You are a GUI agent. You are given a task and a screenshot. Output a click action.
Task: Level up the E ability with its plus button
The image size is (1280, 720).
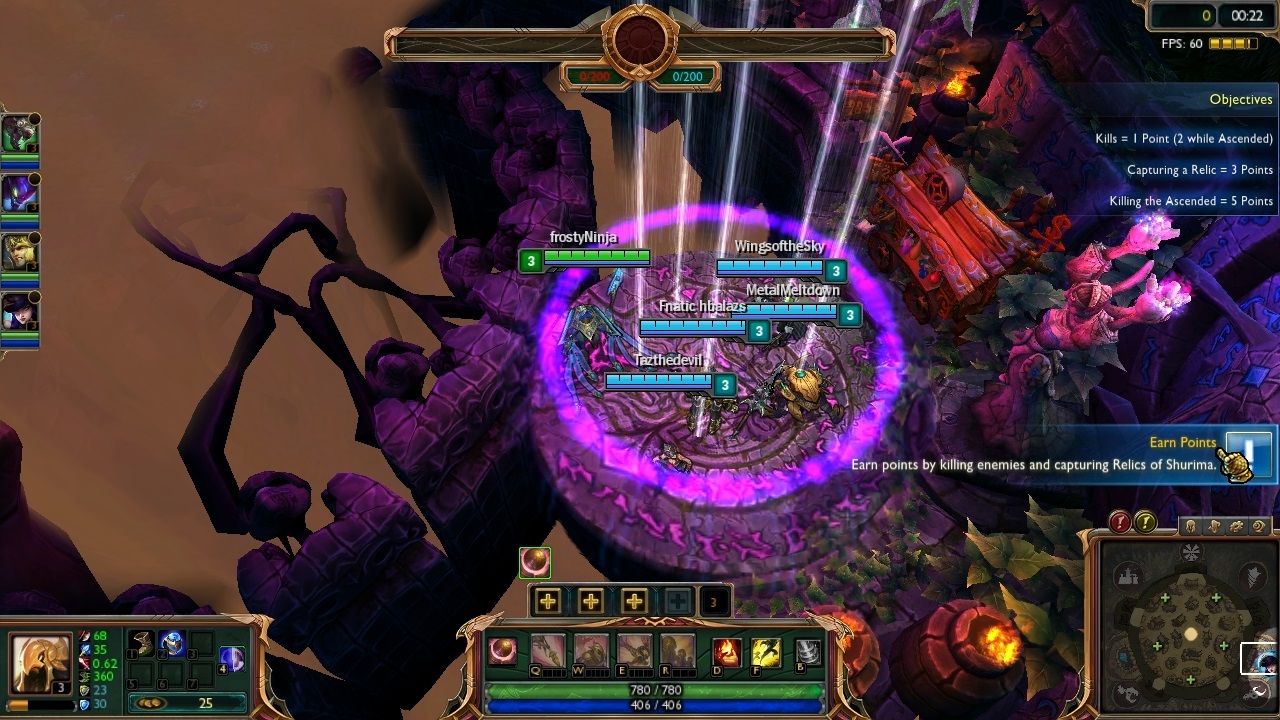634,601
